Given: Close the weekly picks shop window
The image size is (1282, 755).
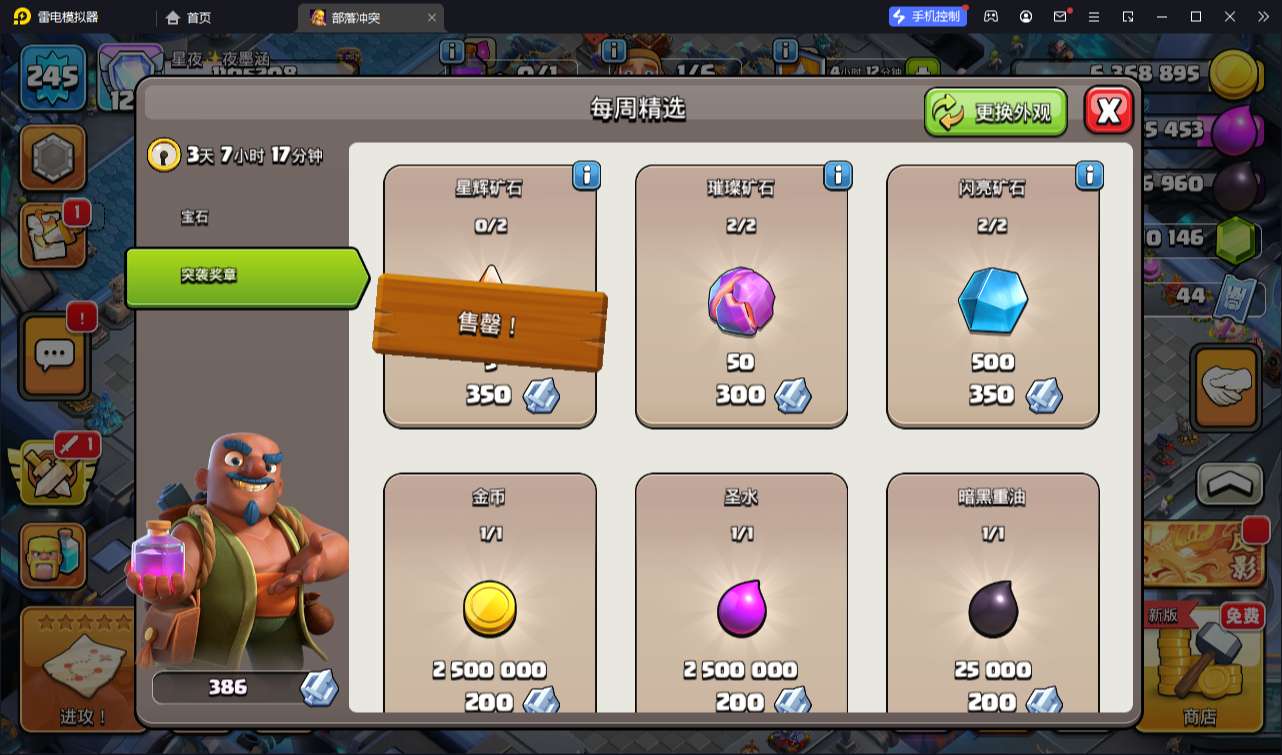Looking at the screenshot, I should pos(1108,110).
